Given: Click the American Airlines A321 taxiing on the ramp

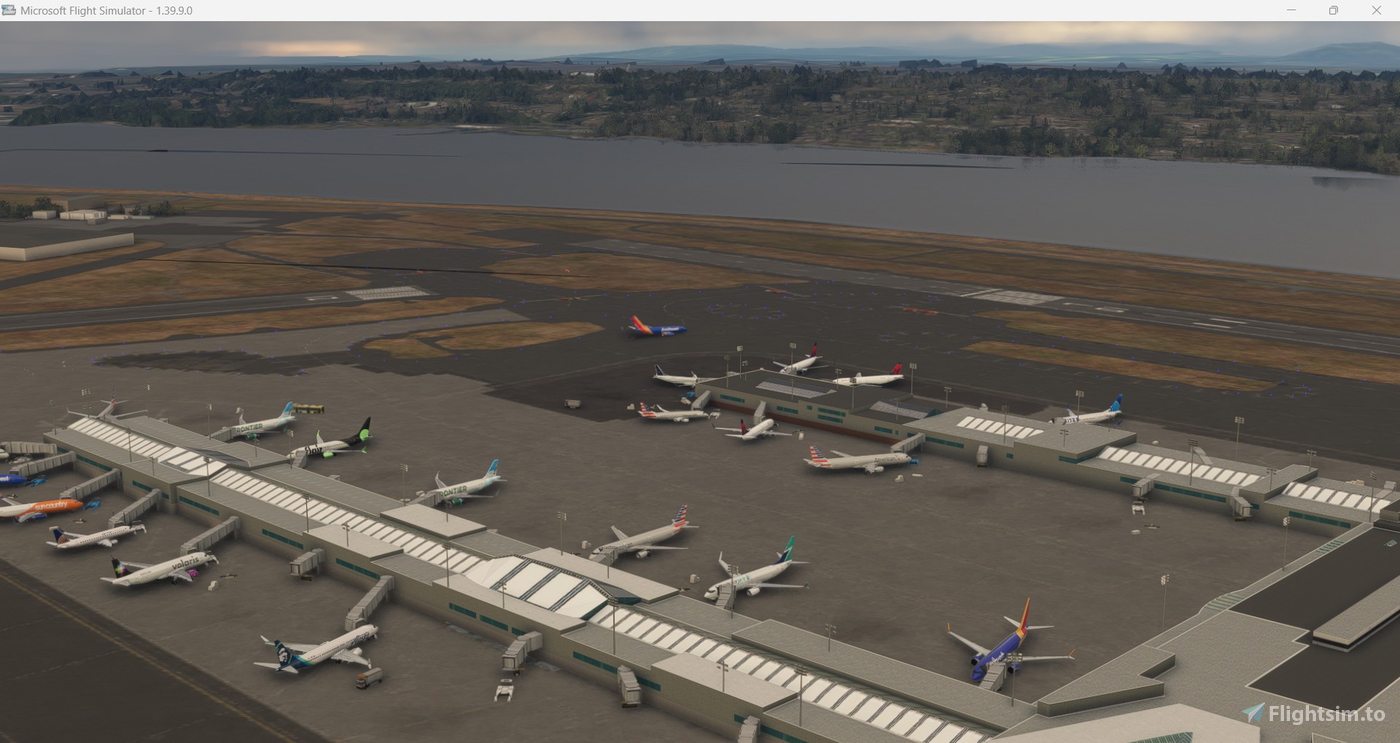Looking at the screenshot, I should point(857,458).
